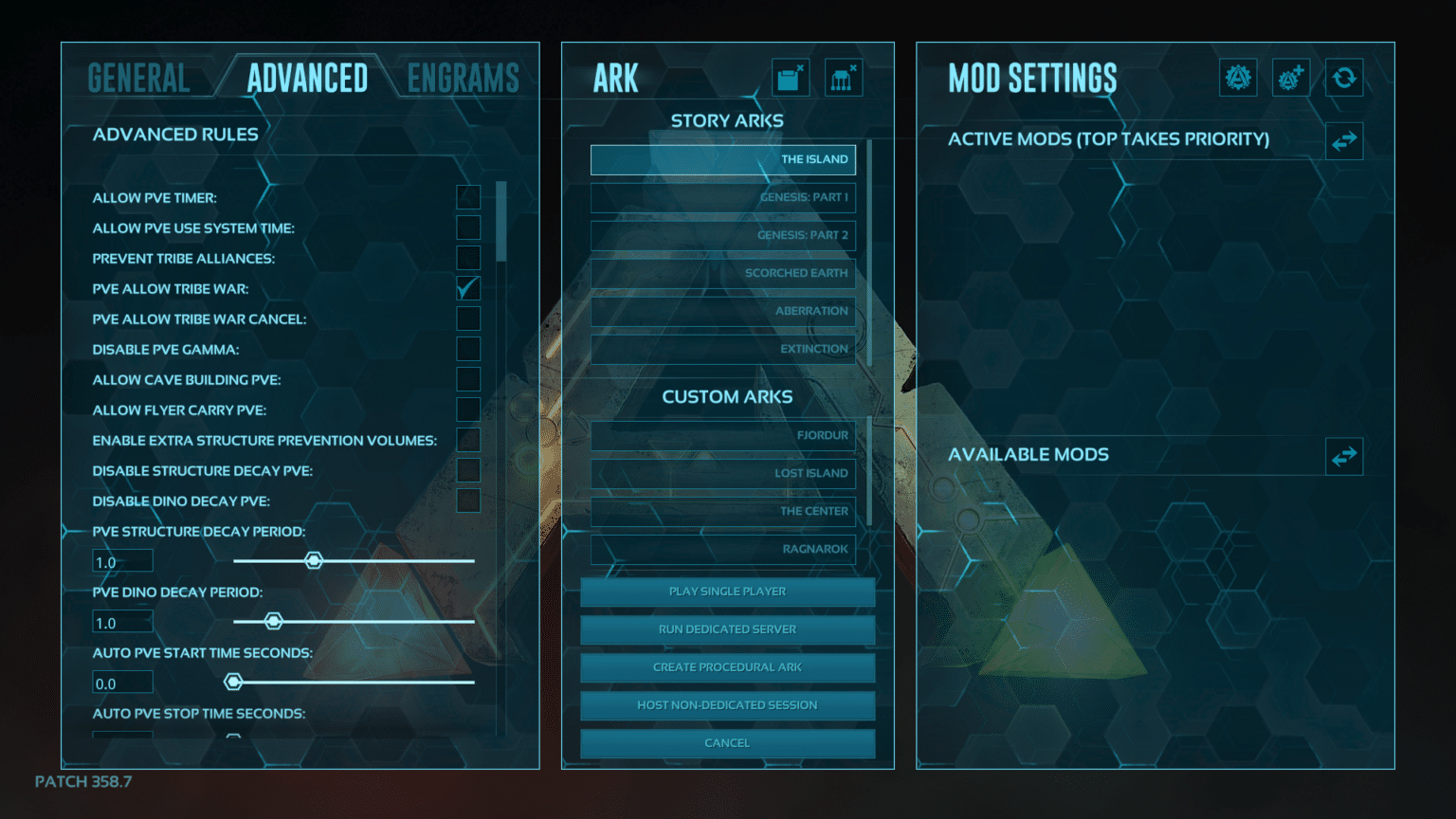Select the Scorched Earth story ark

coord(722,273)
